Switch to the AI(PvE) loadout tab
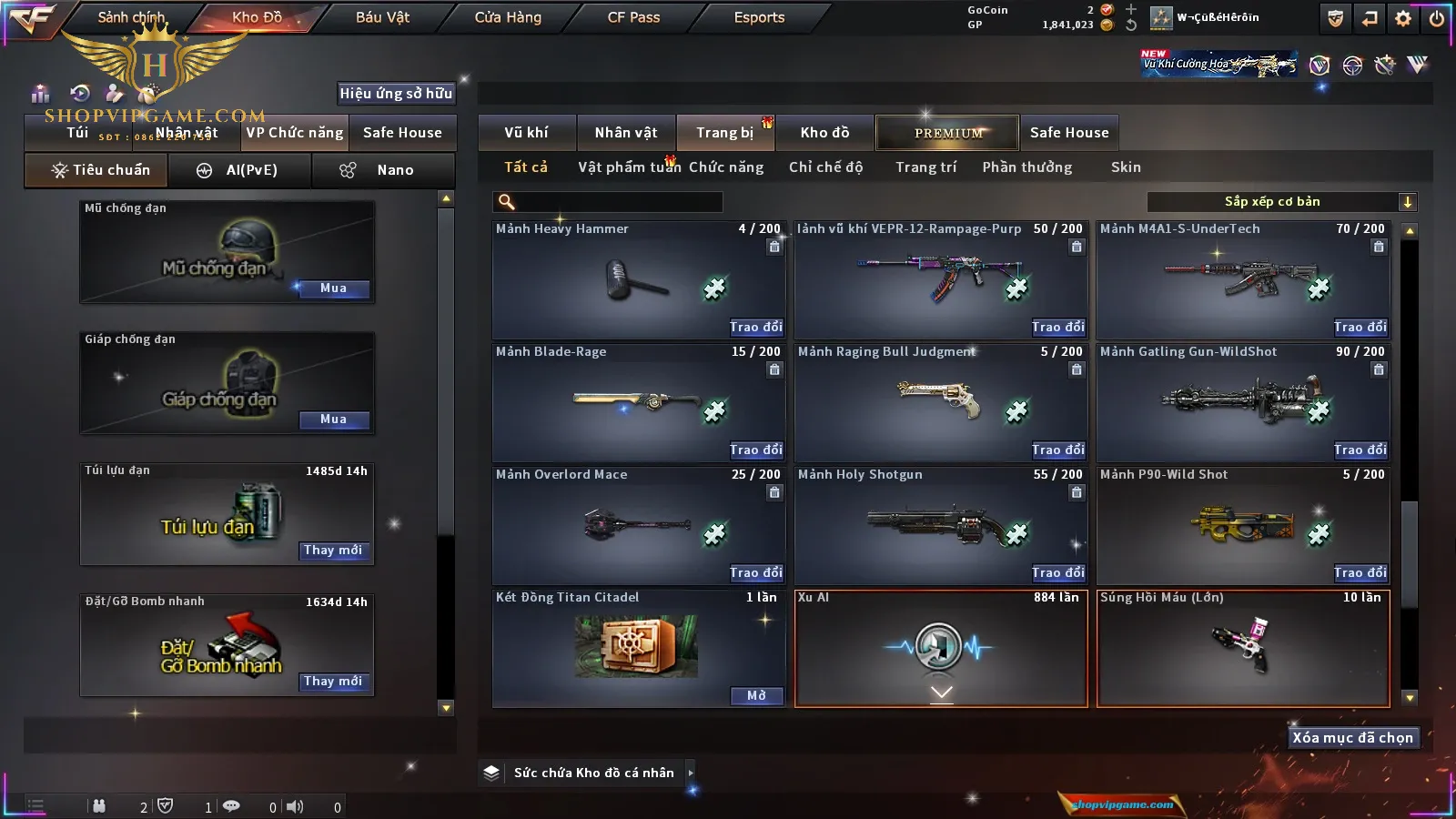 [x=239, y=170]
